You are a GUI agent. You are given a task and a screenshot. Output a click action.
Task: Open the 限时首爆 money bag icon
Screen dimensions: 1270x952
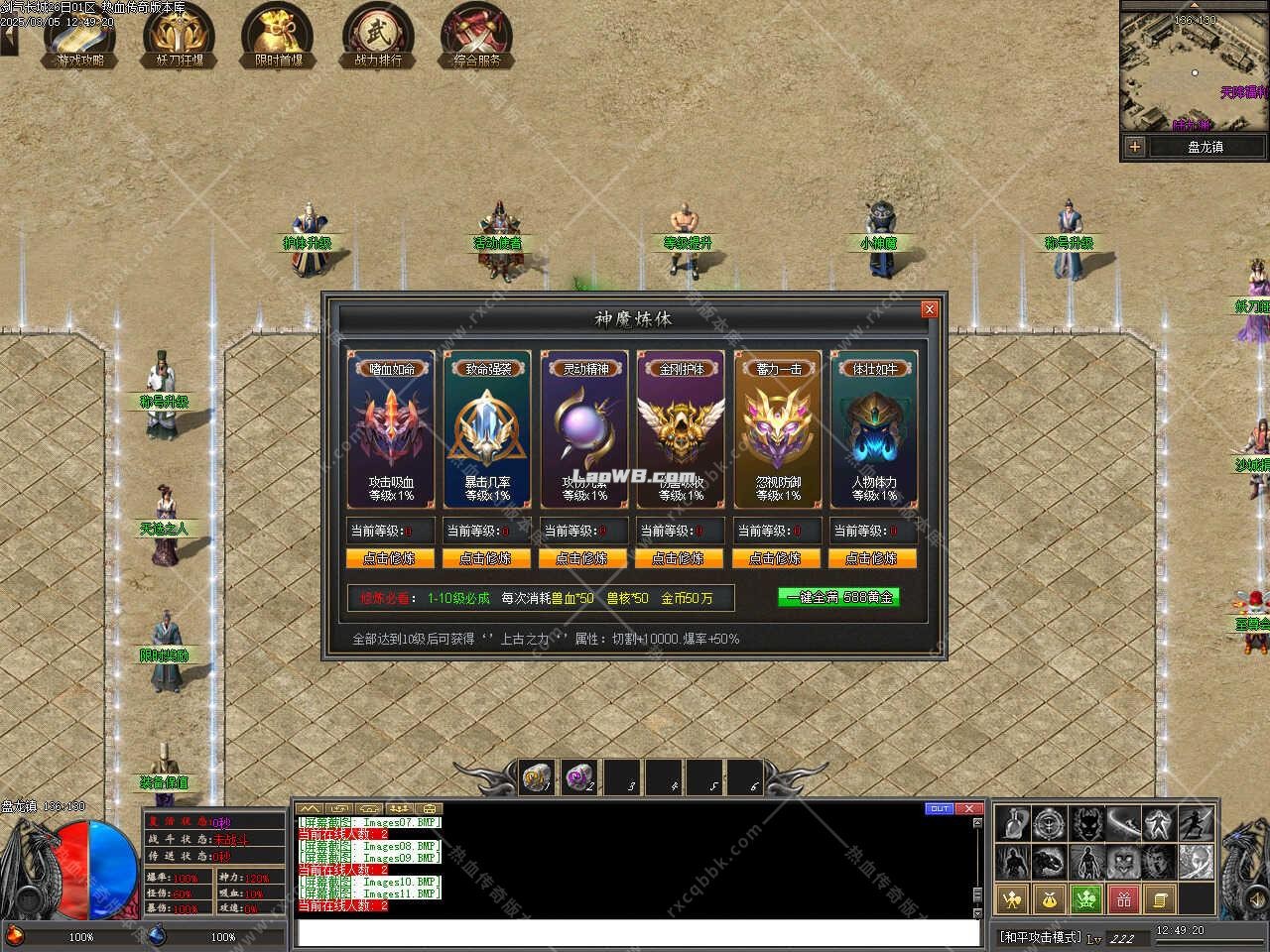279,36
